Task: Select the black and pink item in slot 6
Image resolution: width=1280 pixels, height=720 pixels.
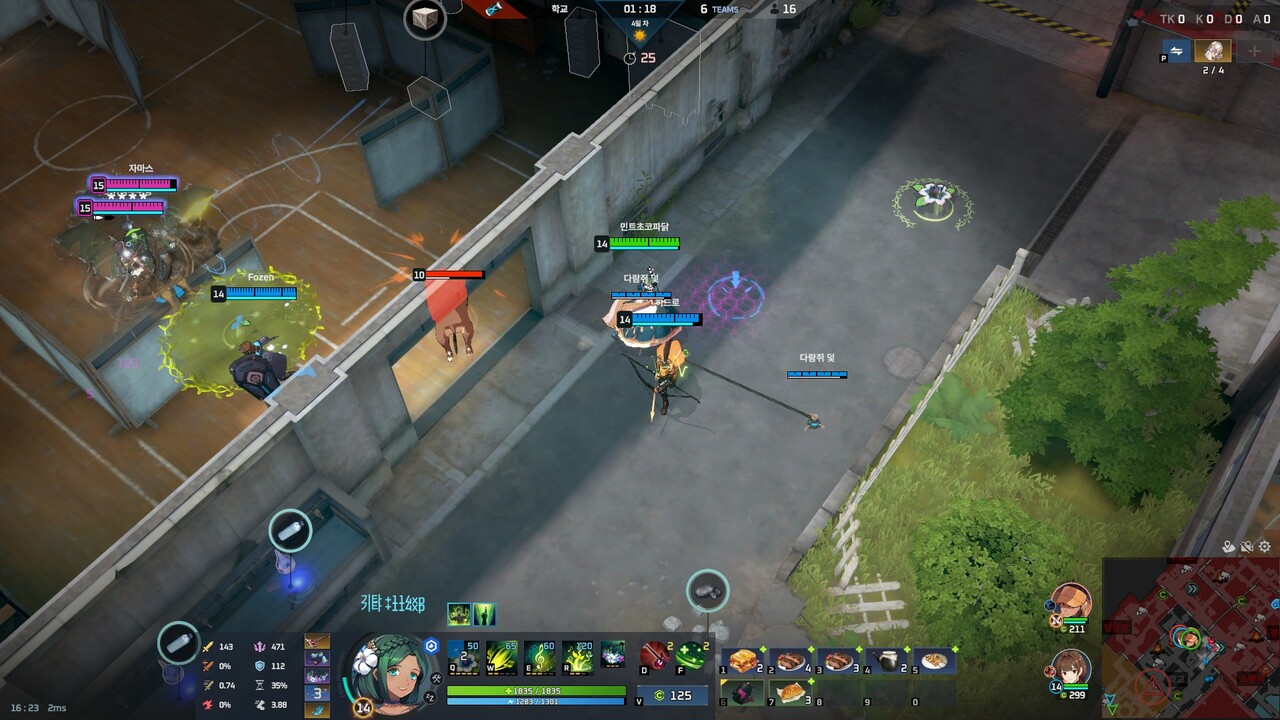Action: tap(743, 691)
